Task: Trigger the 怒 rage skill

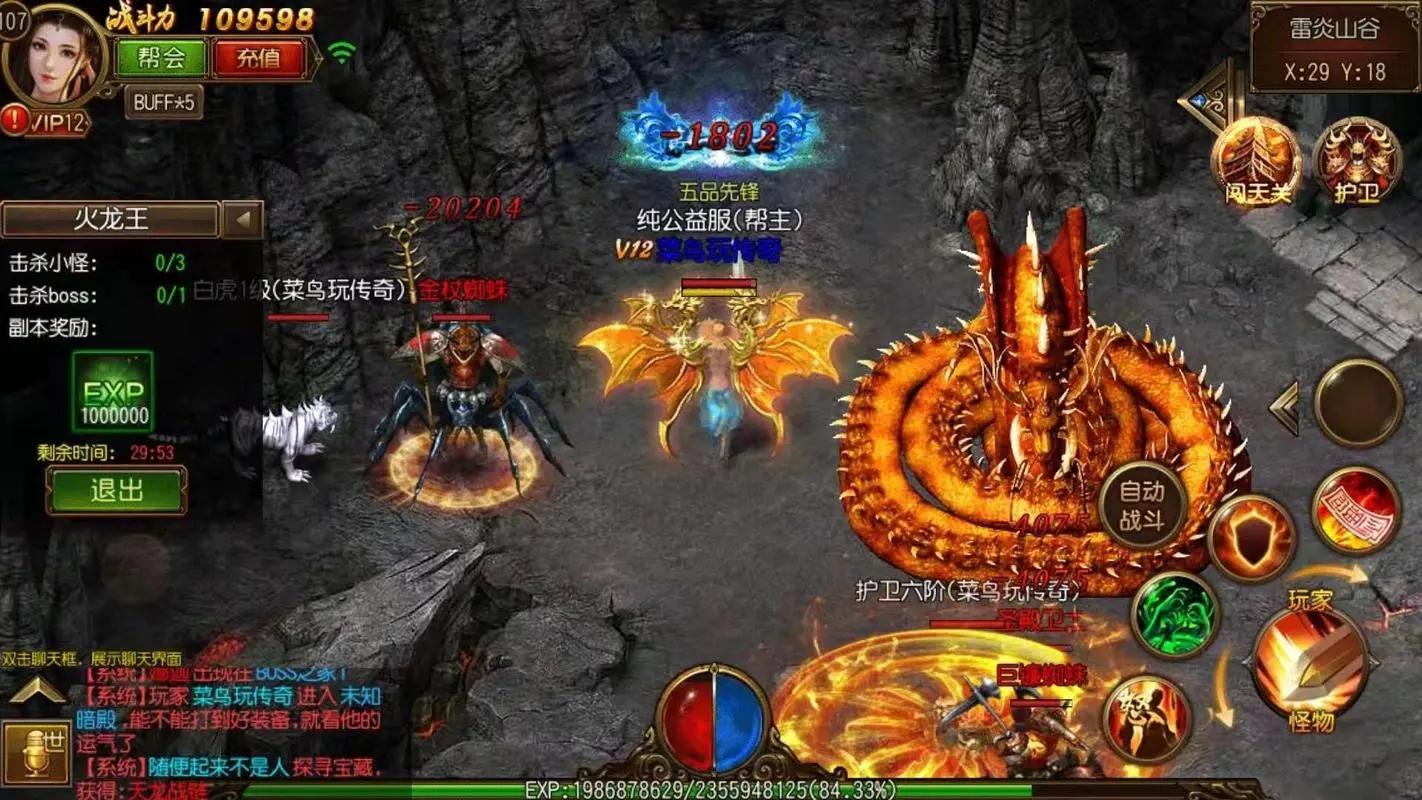Action: [1149, 717]
